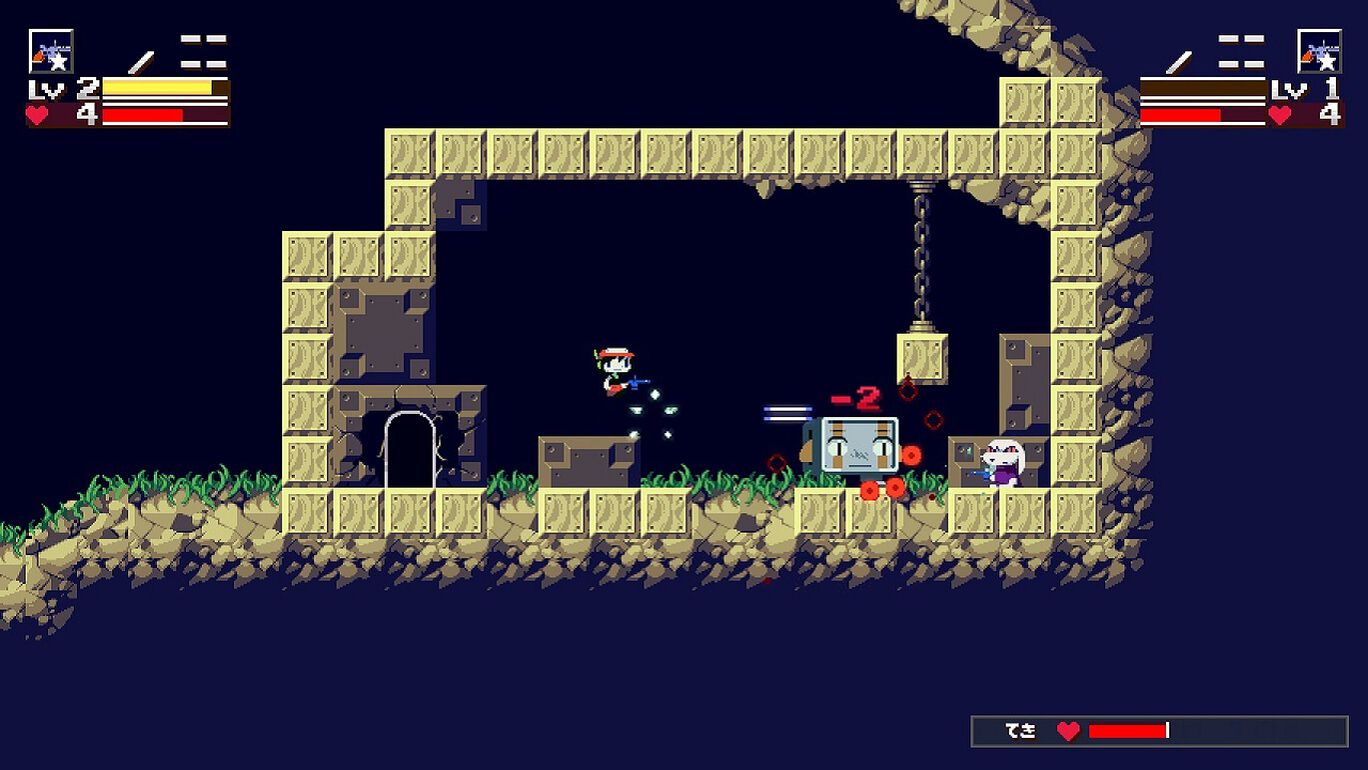Click the heart icon in Player 1's HUD

[38, 113]
